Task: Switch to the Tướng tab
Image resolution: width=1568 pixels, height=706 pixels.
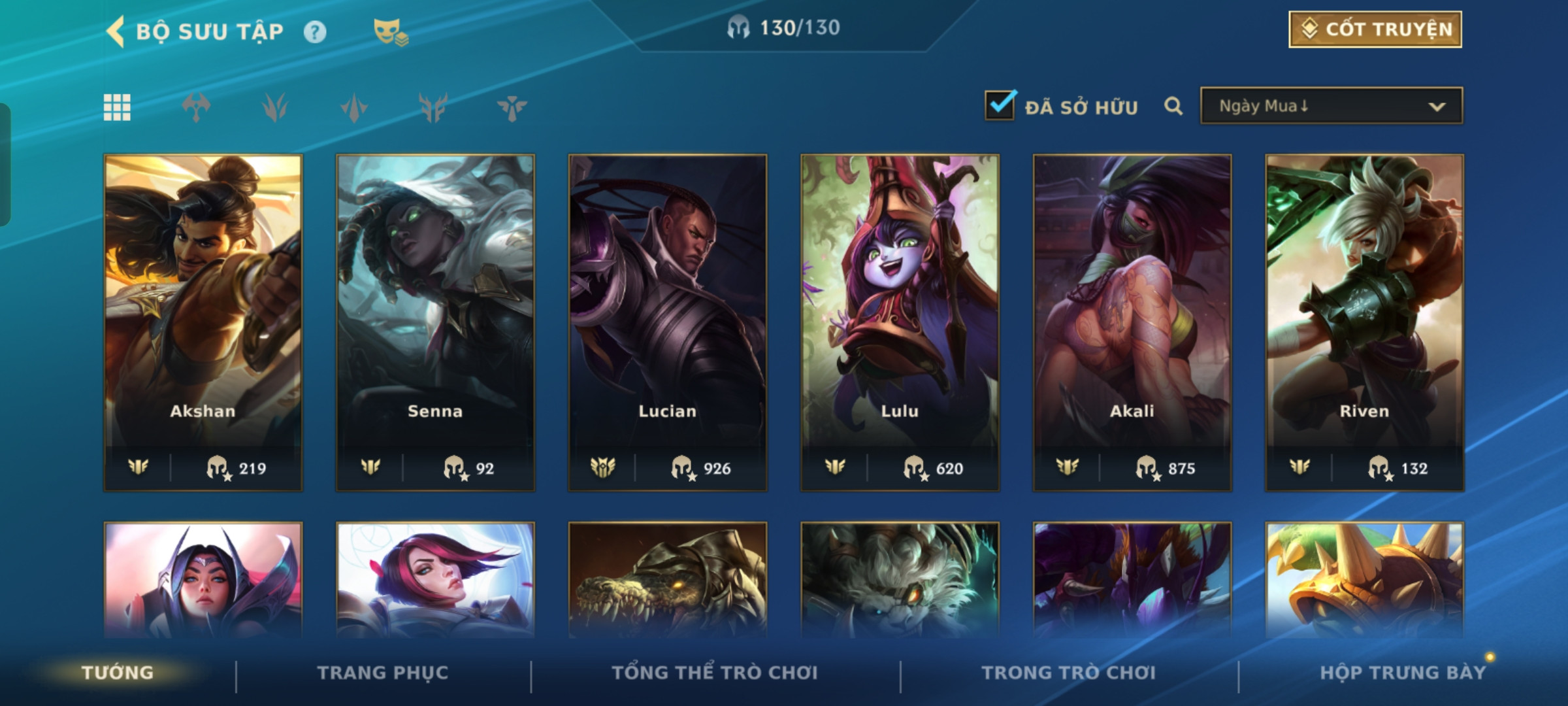Action: point(118,673)
